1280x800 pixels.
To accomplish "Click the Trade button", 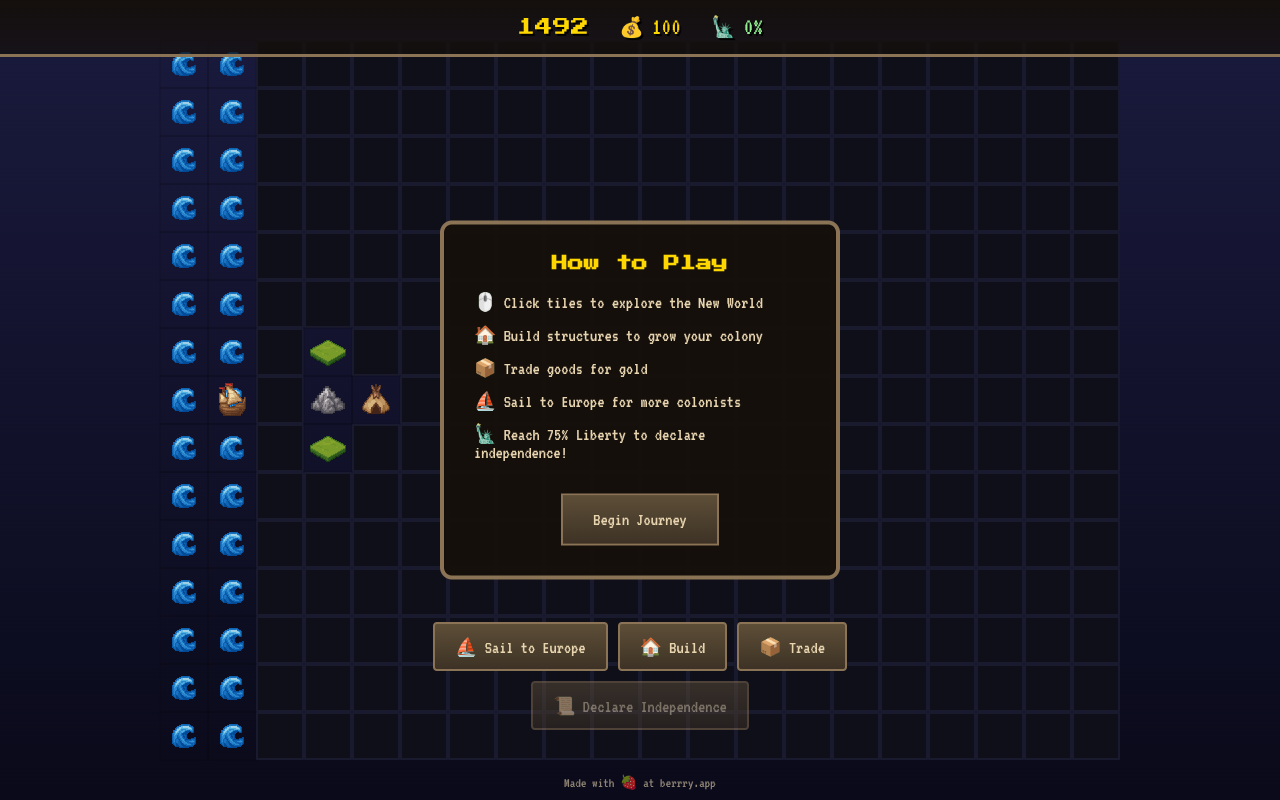I will pyautogui.click(x=792, y=646).
